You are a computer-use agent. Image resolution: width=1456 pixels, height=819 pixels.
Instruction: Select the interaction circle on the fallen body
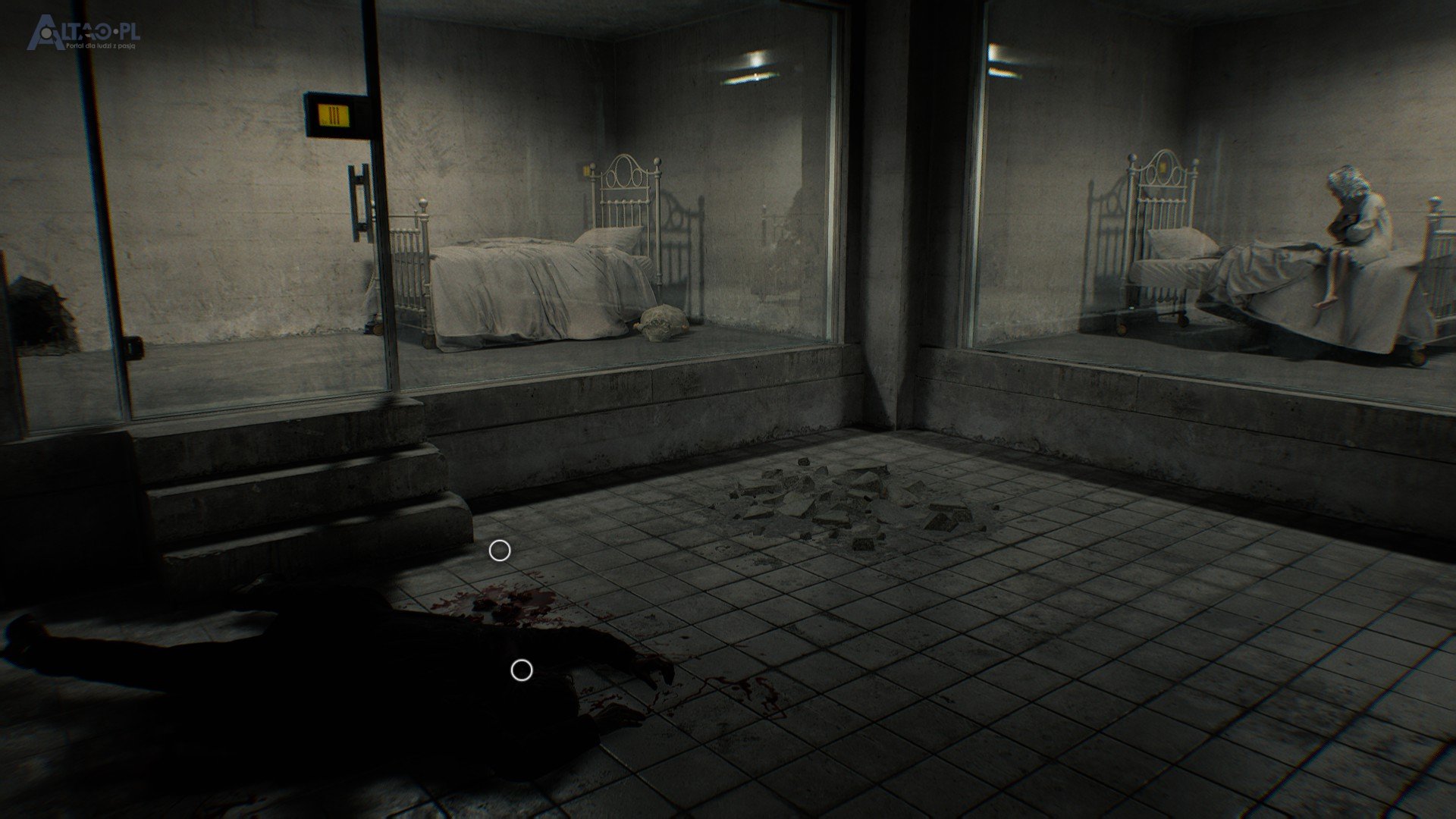pos(521,670)
